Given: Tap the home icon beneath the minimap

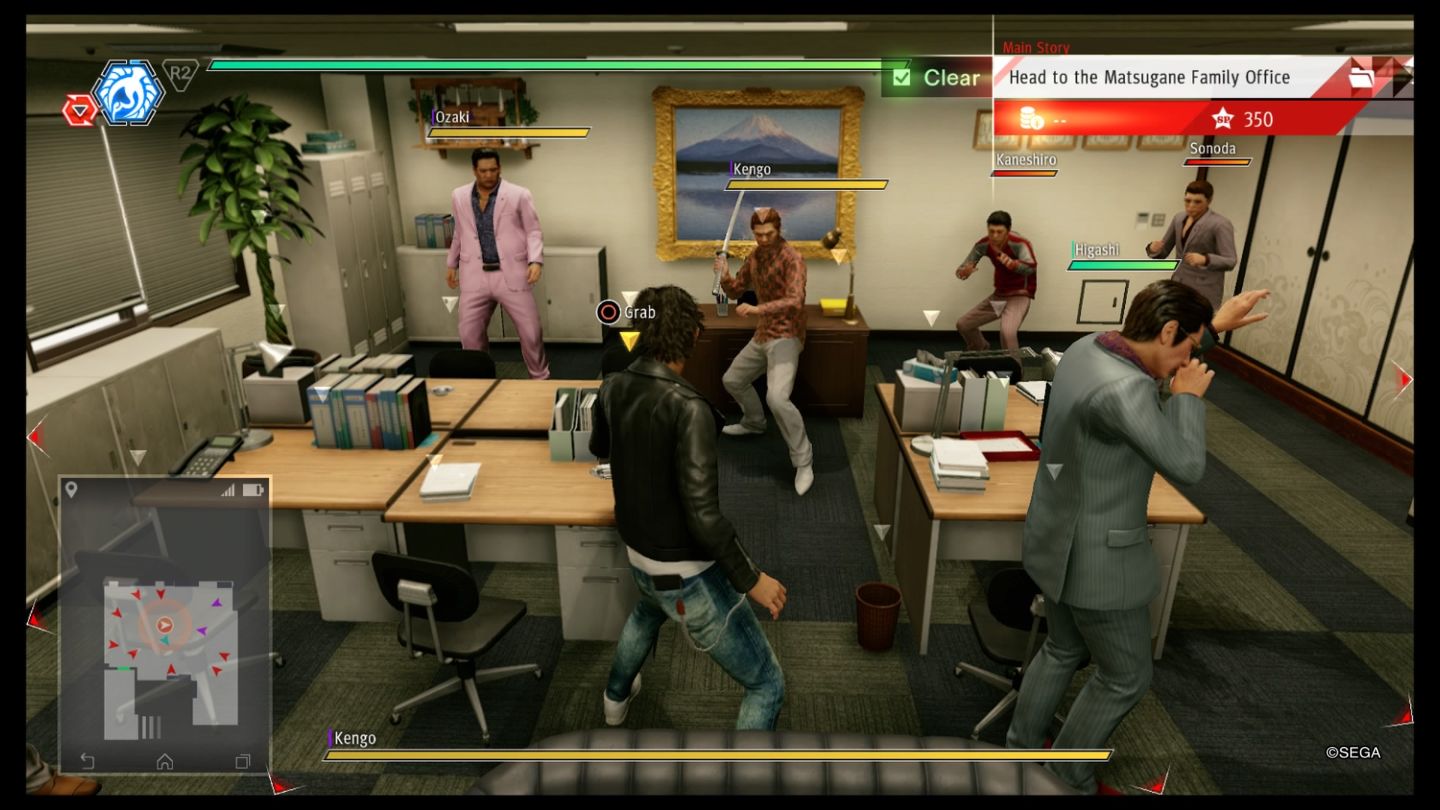Looking at the screenshot, I should click(x=164, y=761).
